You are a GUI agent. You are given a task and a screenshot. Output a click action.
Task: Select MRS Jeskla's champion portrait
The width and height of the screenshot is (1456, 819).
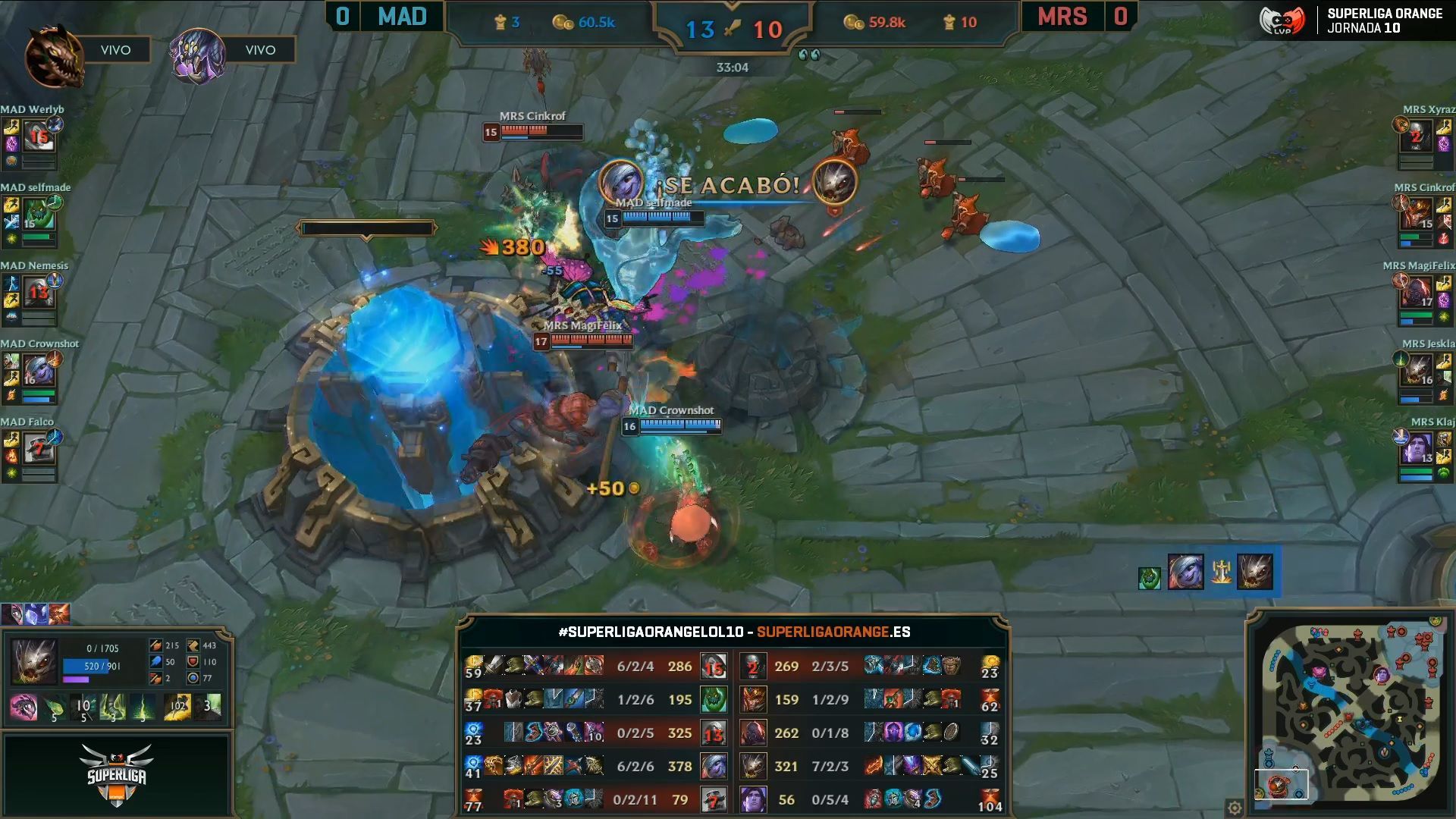click(1415, 372)
